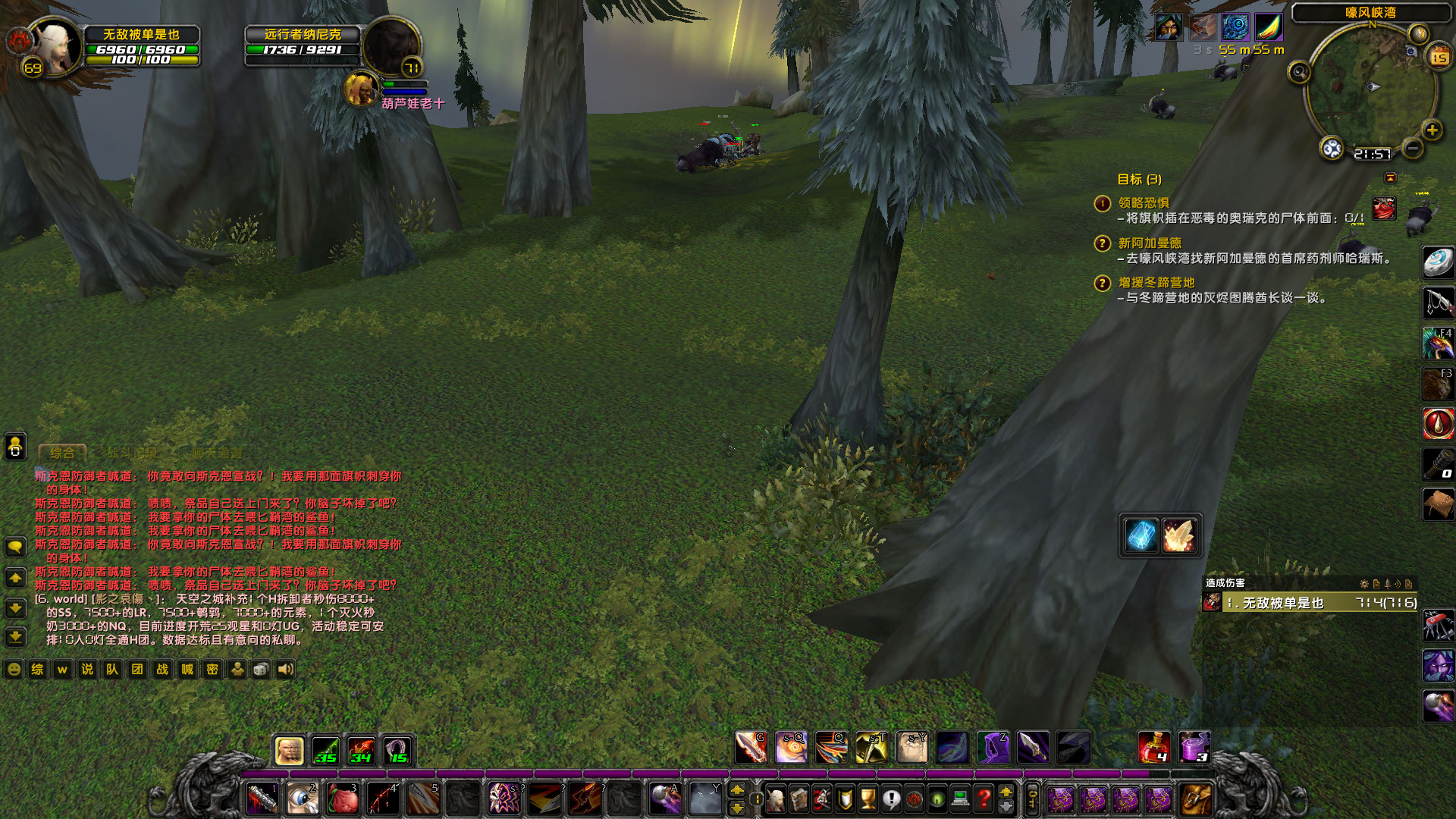Toggle the speaker sound button in chat bar
This screenshot has height=819, width=1456.
point(284,670)
